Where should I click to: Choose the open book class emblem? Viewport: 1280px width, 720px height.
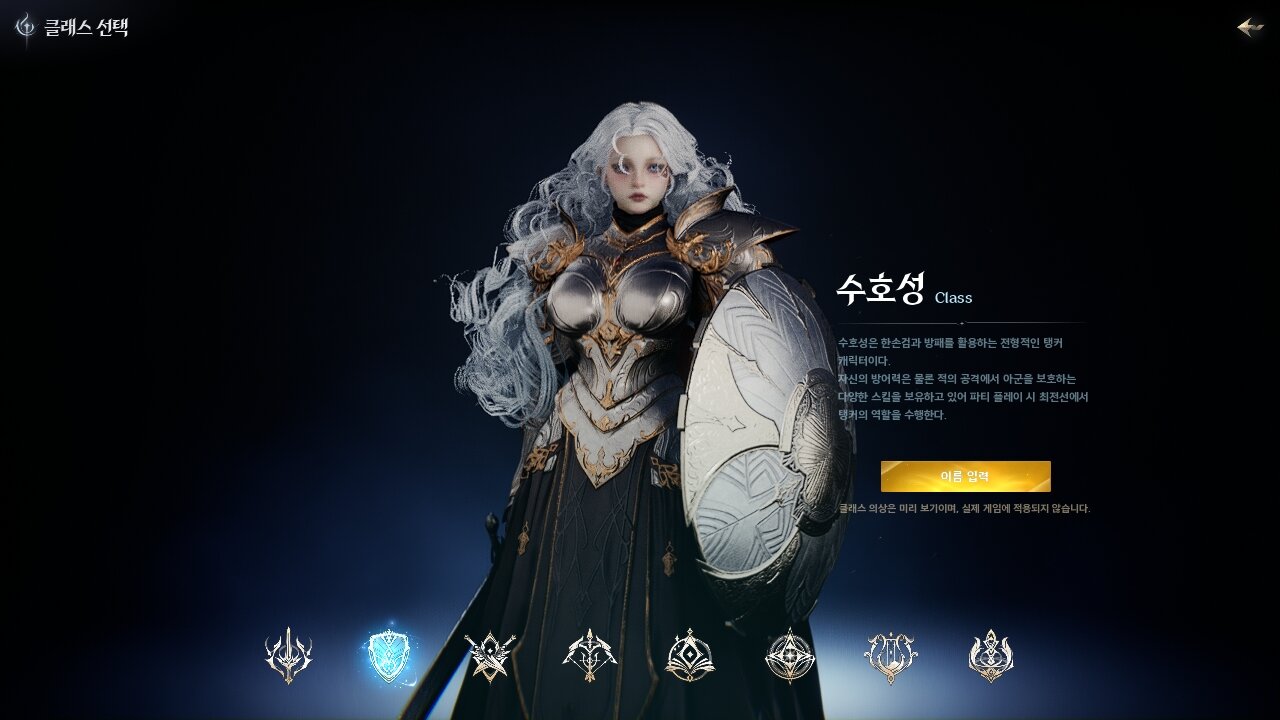(x=690, y=656)
